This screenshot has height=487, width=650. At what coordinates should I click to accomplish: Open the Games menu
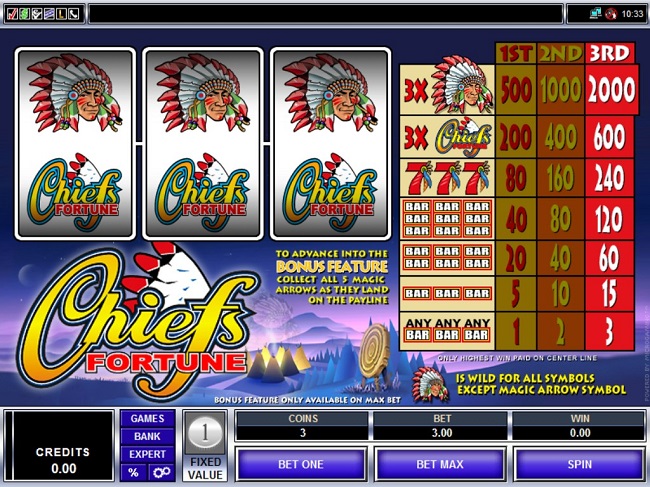click(147, 418)
